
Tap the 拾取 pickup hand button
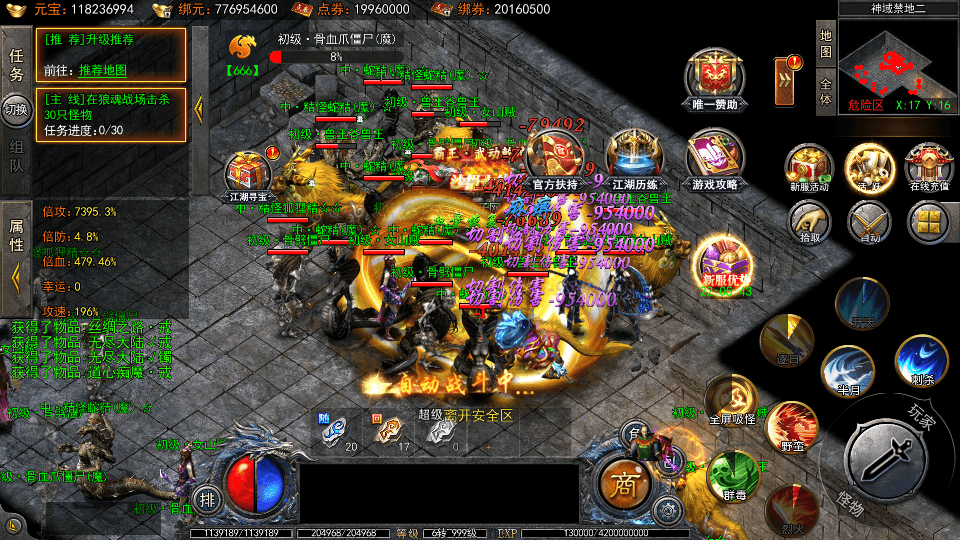click(809, 221)
